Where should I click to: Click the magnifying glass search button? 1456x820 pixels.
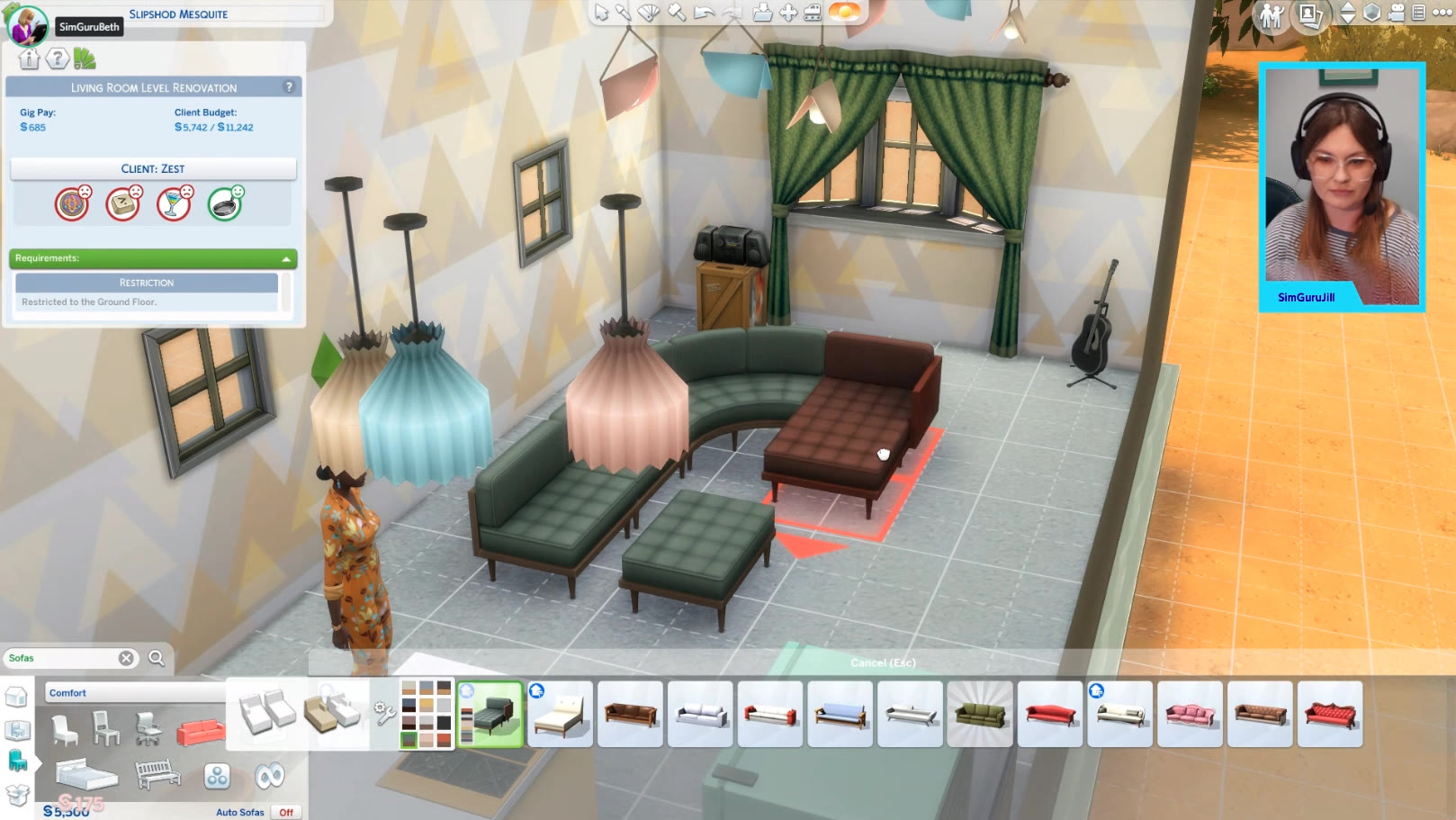click(157, 658)
